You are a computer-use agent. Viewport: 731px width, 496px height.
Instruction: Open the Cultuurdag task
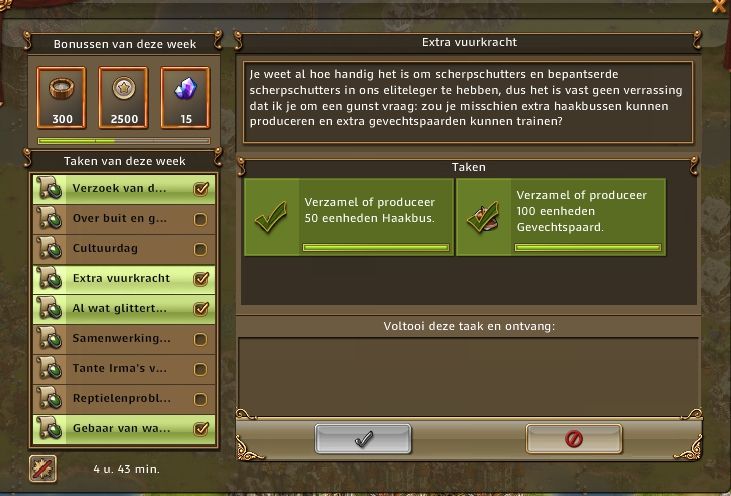(122, 248)
